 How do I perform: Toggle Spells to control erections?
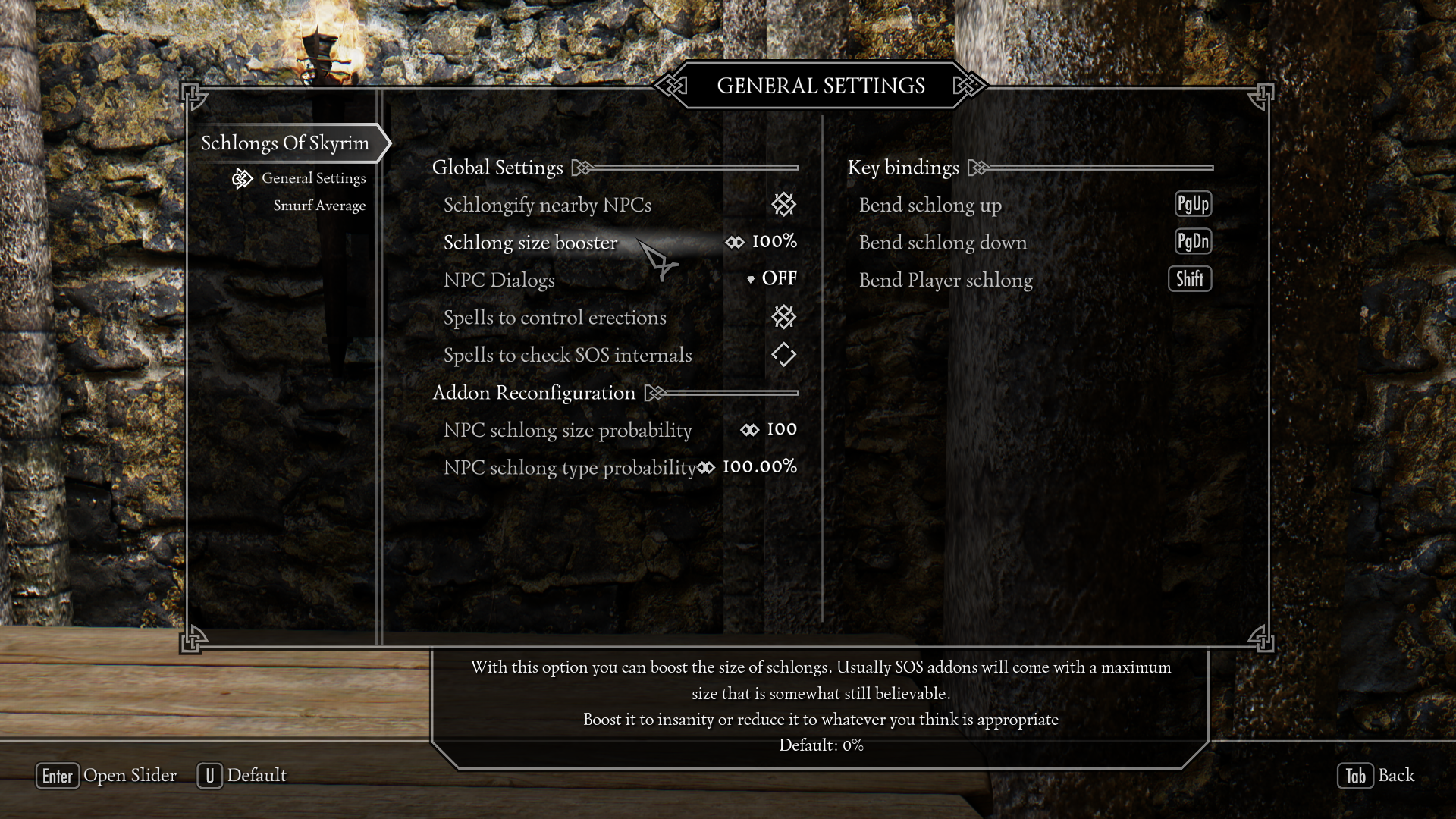pos(783,317)
